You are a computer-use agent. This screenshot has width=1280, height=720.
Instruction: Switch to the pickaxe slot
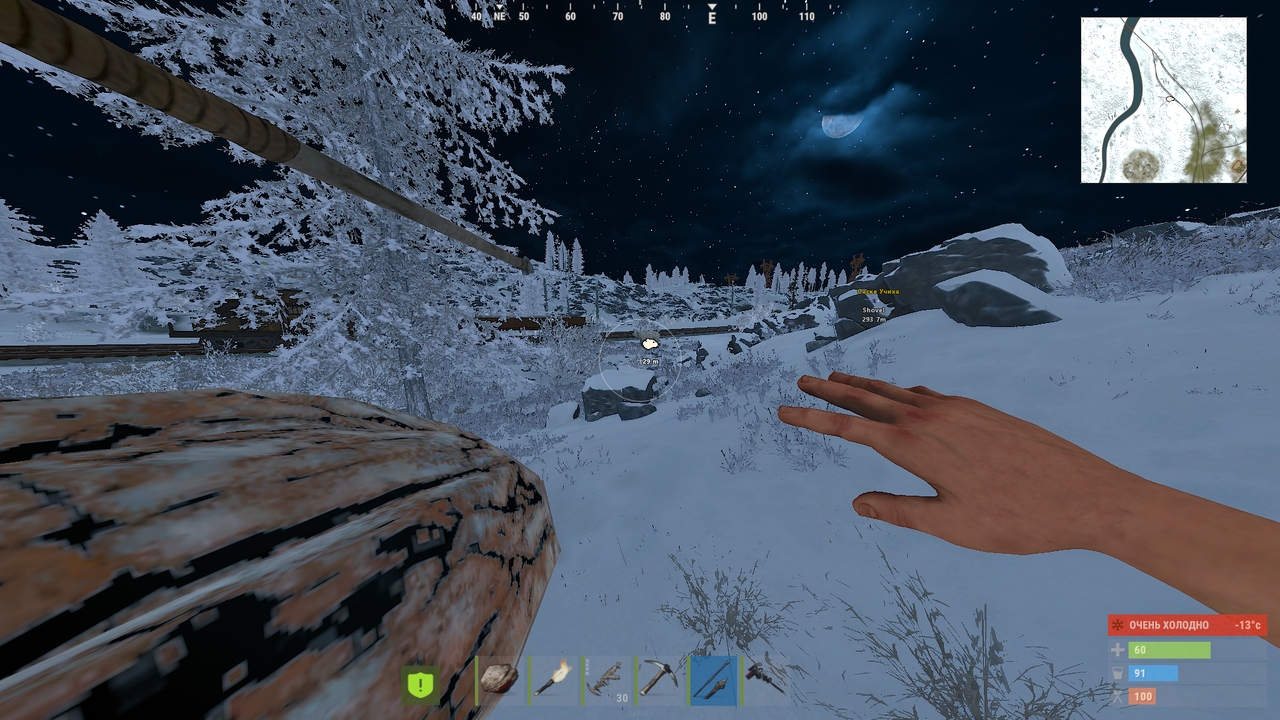point(660,680)
